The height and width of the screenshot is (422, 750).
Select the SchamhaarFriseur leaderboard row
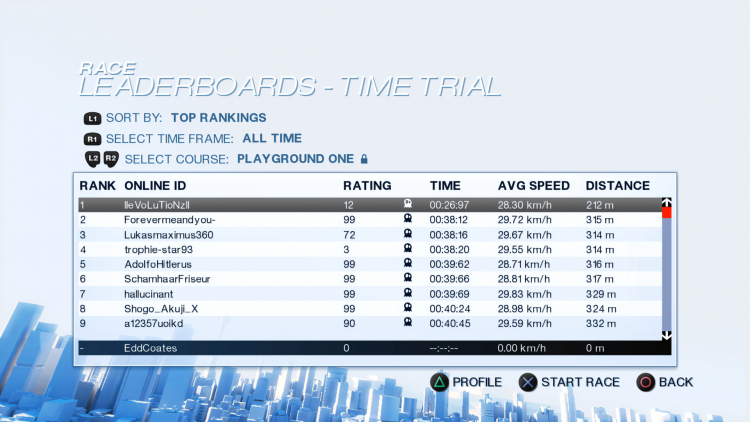tap(370, 278)
